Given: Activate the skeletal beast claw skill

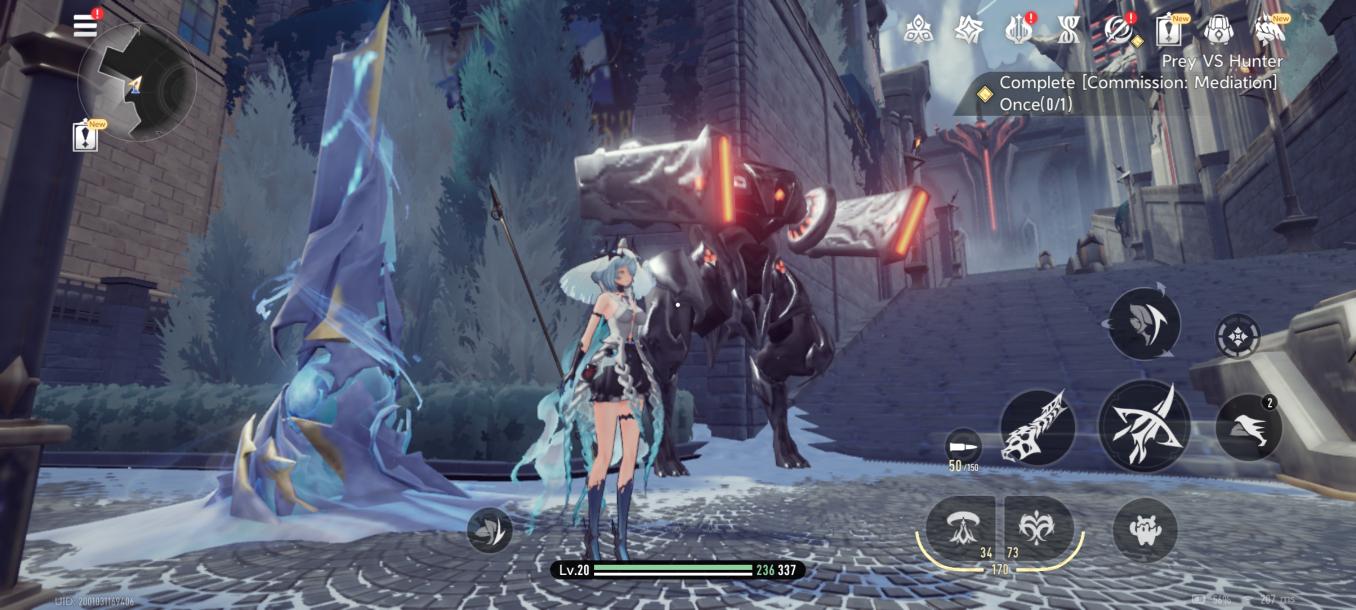Looking at the screenshot, I should 1038,428.
